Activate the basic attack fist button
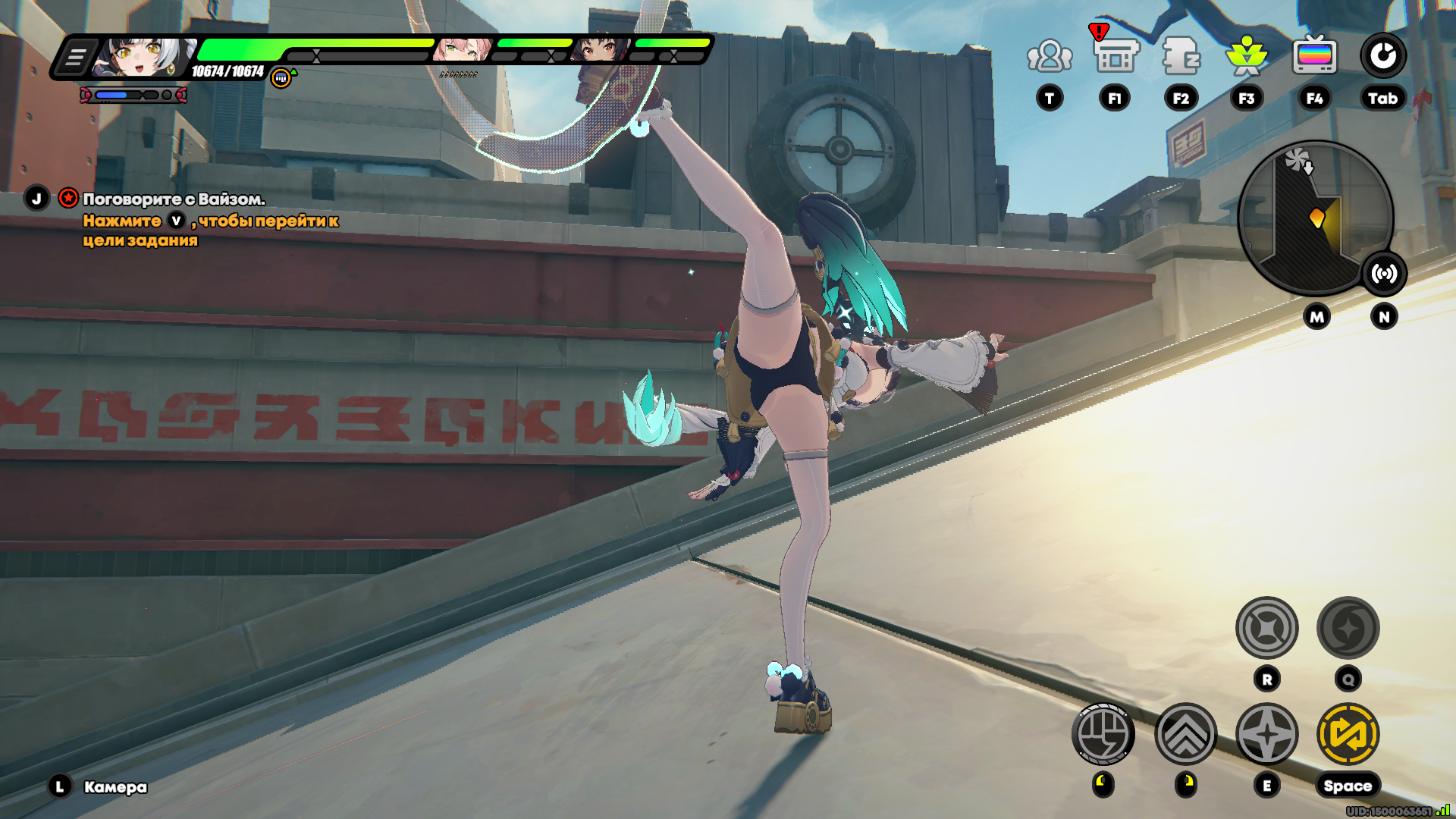This screenshot has width=1456, height=819. [x=1103, y=734]
